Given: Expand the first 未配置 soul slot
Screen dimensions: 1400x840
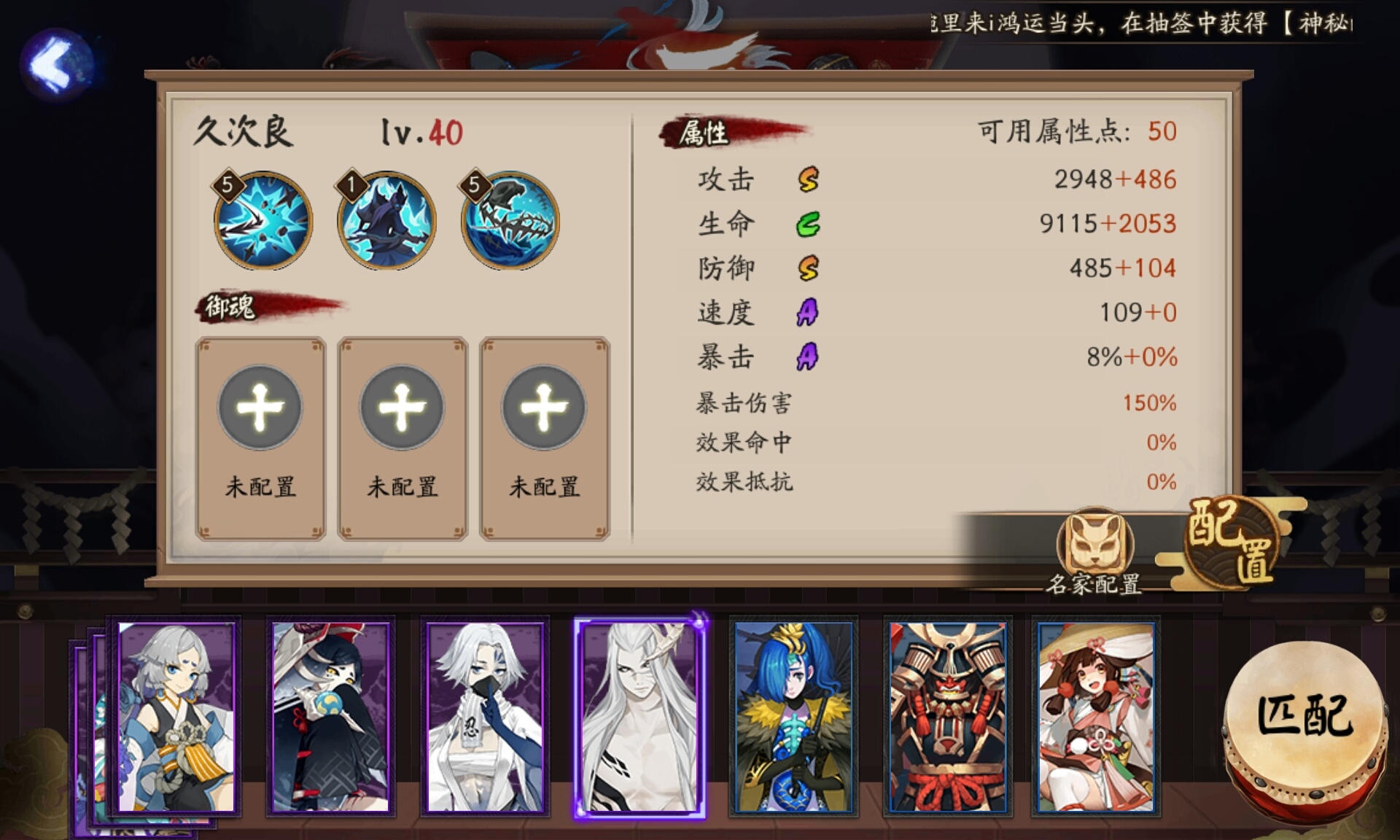Looking at the screenshot, I should pyautogui.click(x=260, y=408).
